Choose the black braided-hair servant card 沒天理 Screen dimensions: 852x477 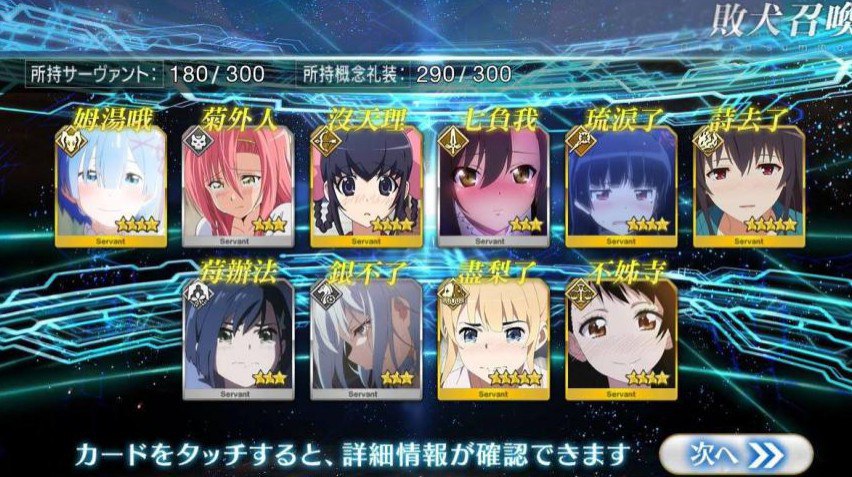(365, 187)
